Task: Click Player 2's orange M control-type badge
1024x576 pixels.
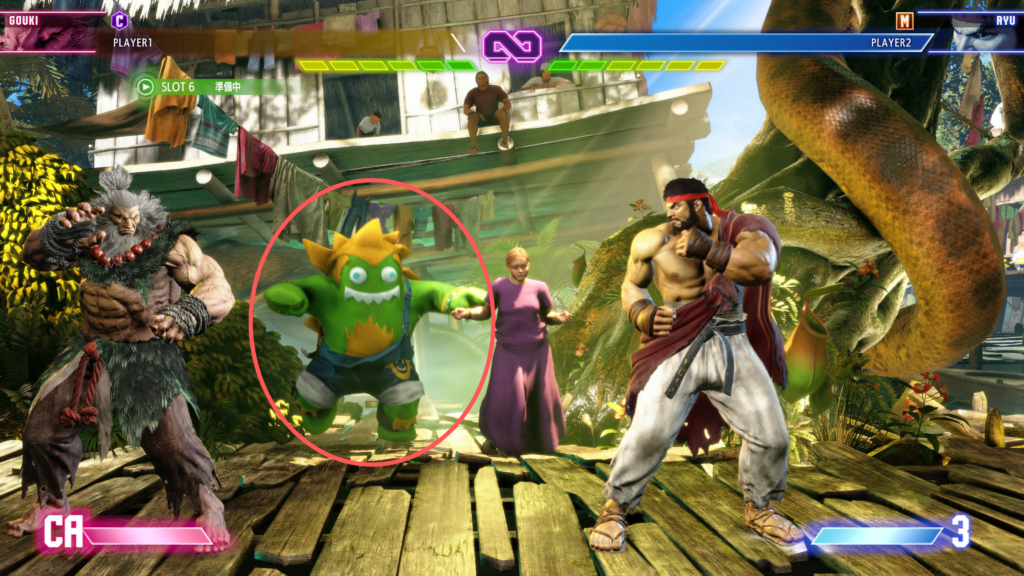Action: (x=904, y=19)
